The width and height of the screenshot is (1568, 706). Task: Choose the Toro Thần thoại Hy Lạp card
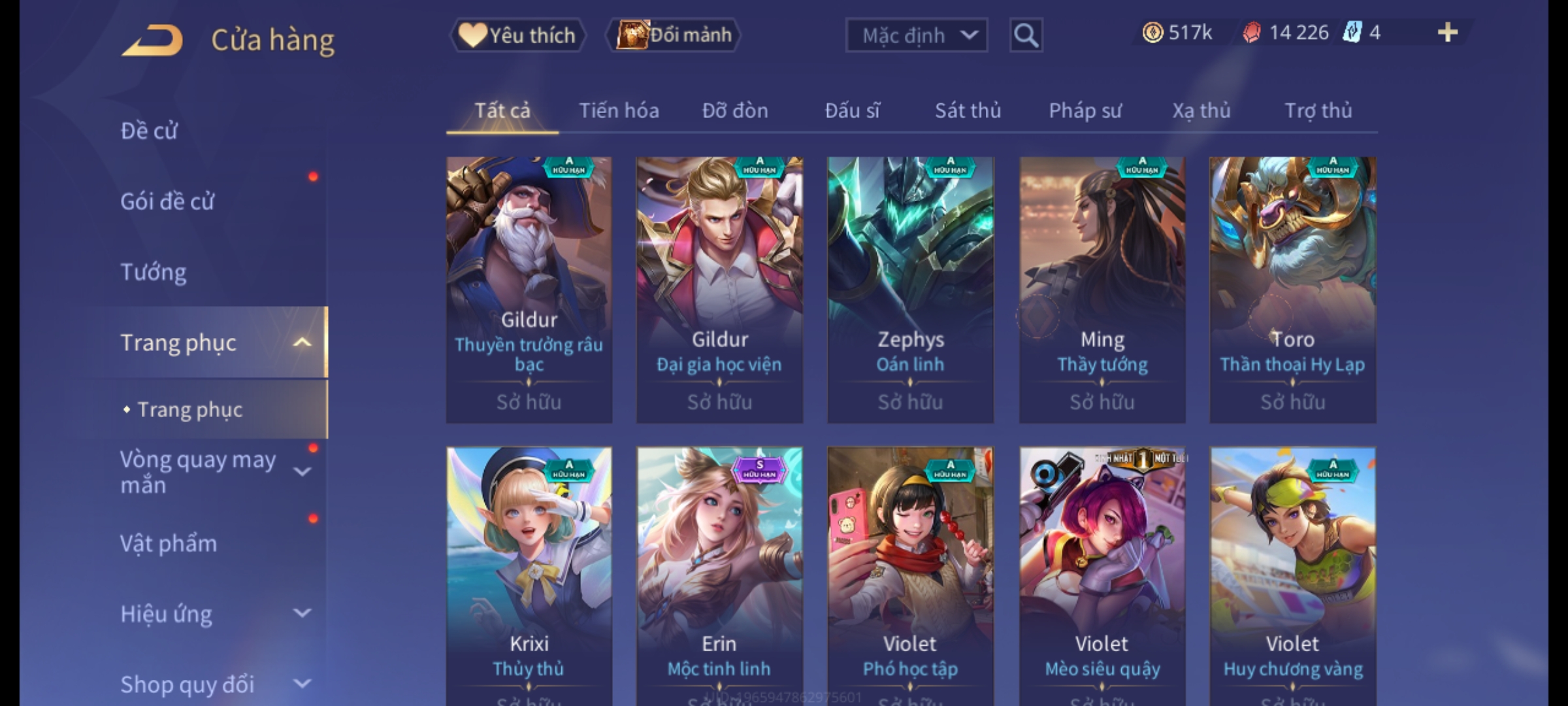[1292, 289]
